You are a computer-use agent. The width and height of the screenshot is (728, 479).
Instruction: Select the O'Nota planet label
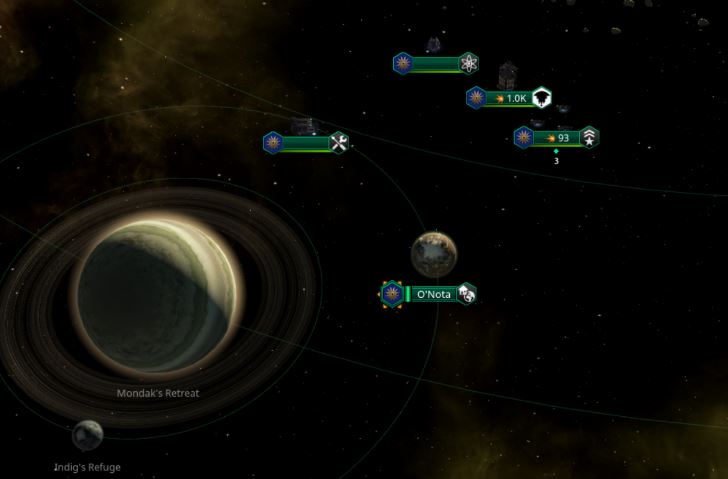coord(432,294)
